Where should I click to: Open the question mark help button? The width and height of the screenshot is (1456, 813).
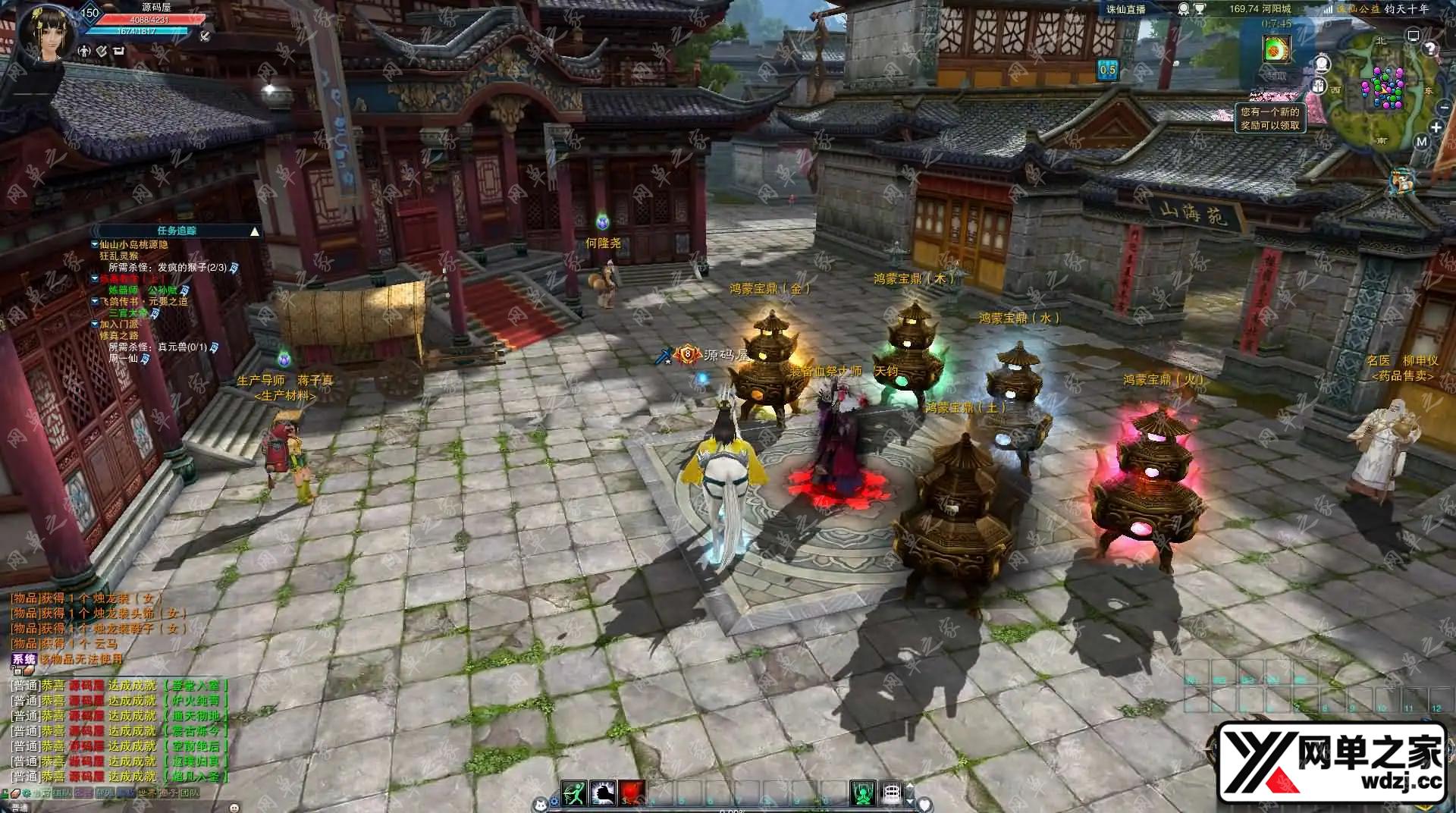[x=1430, y=49]
